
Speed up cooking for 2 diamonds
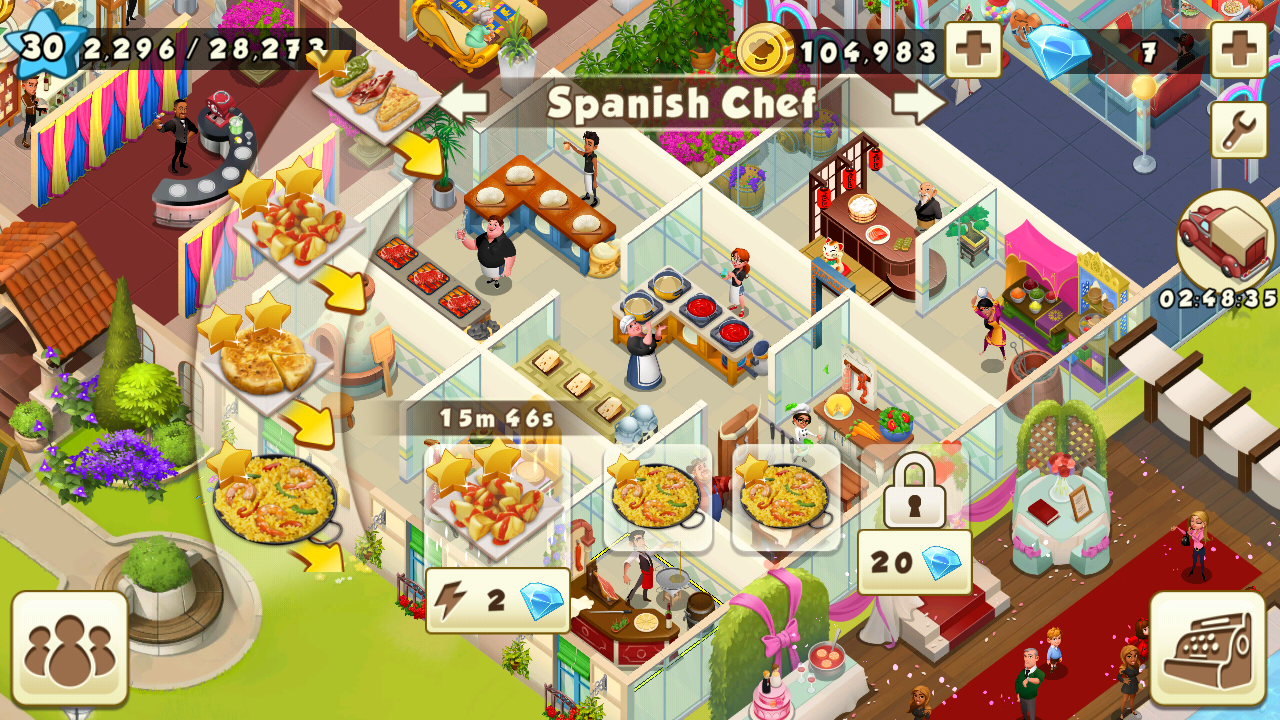pos(497,601)
